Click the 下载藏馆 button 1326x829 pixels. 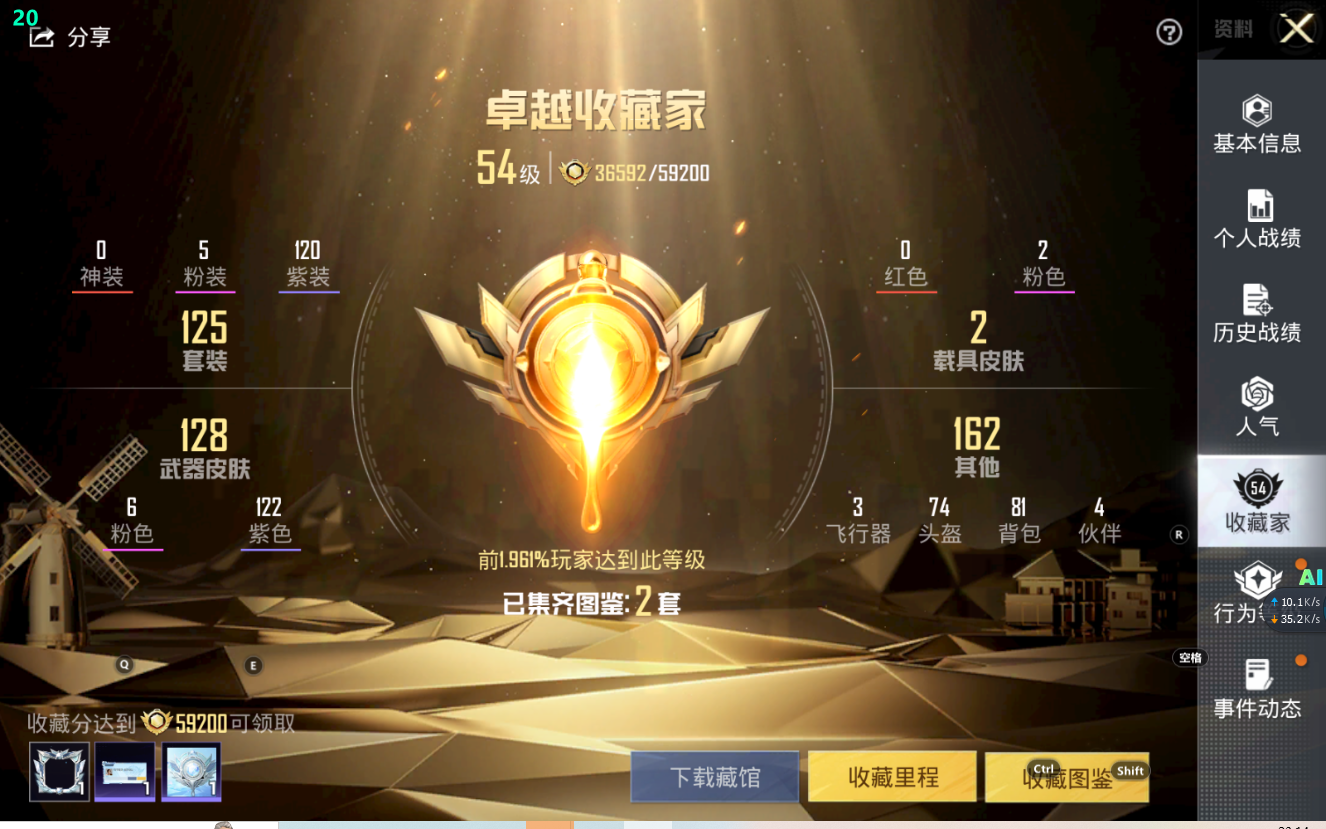pos(715,777)
